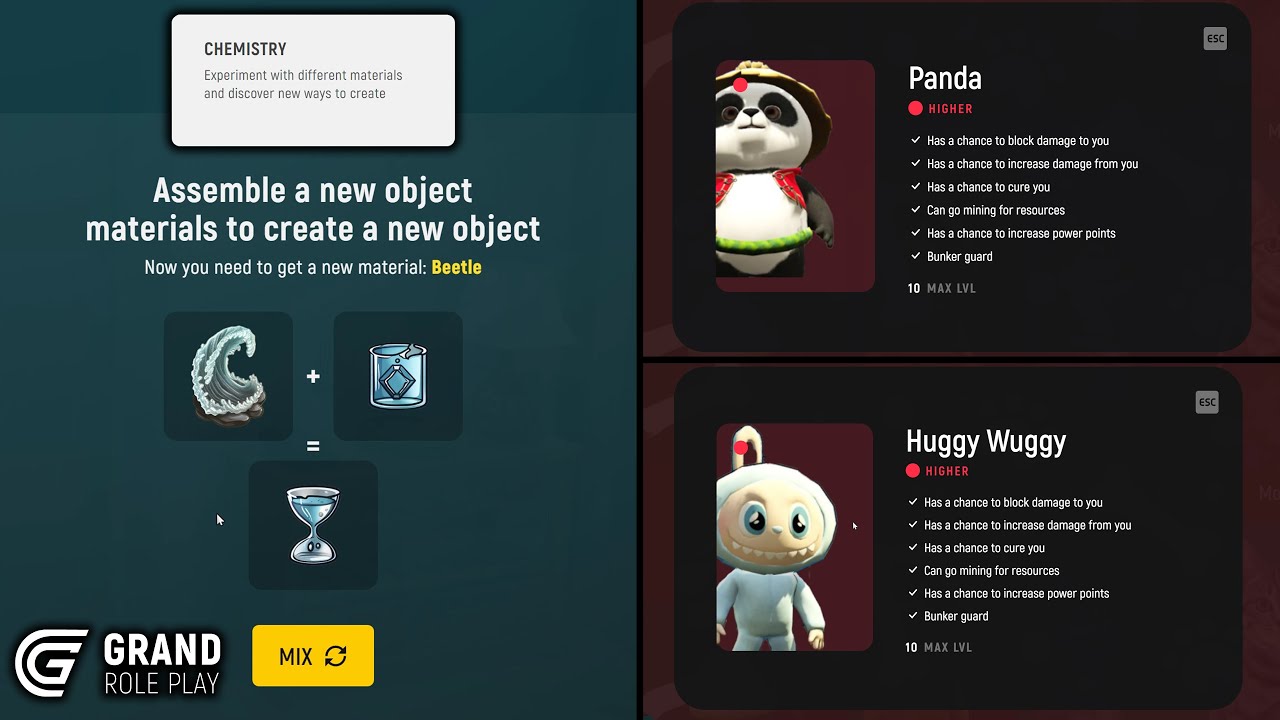Click the hourglass result item icon

pyautogui.click(x=313, y=525)
